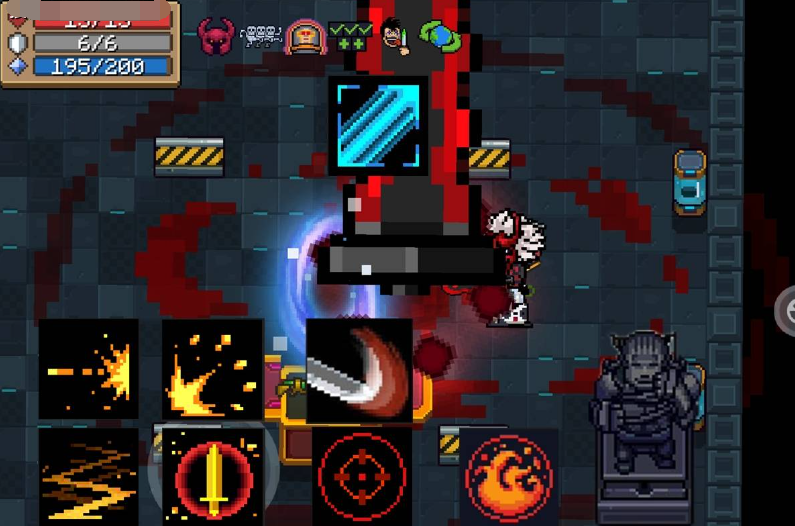795x526 pixels.
Task: Choose the red crosshair targeting ability
Action: [361, 477]
